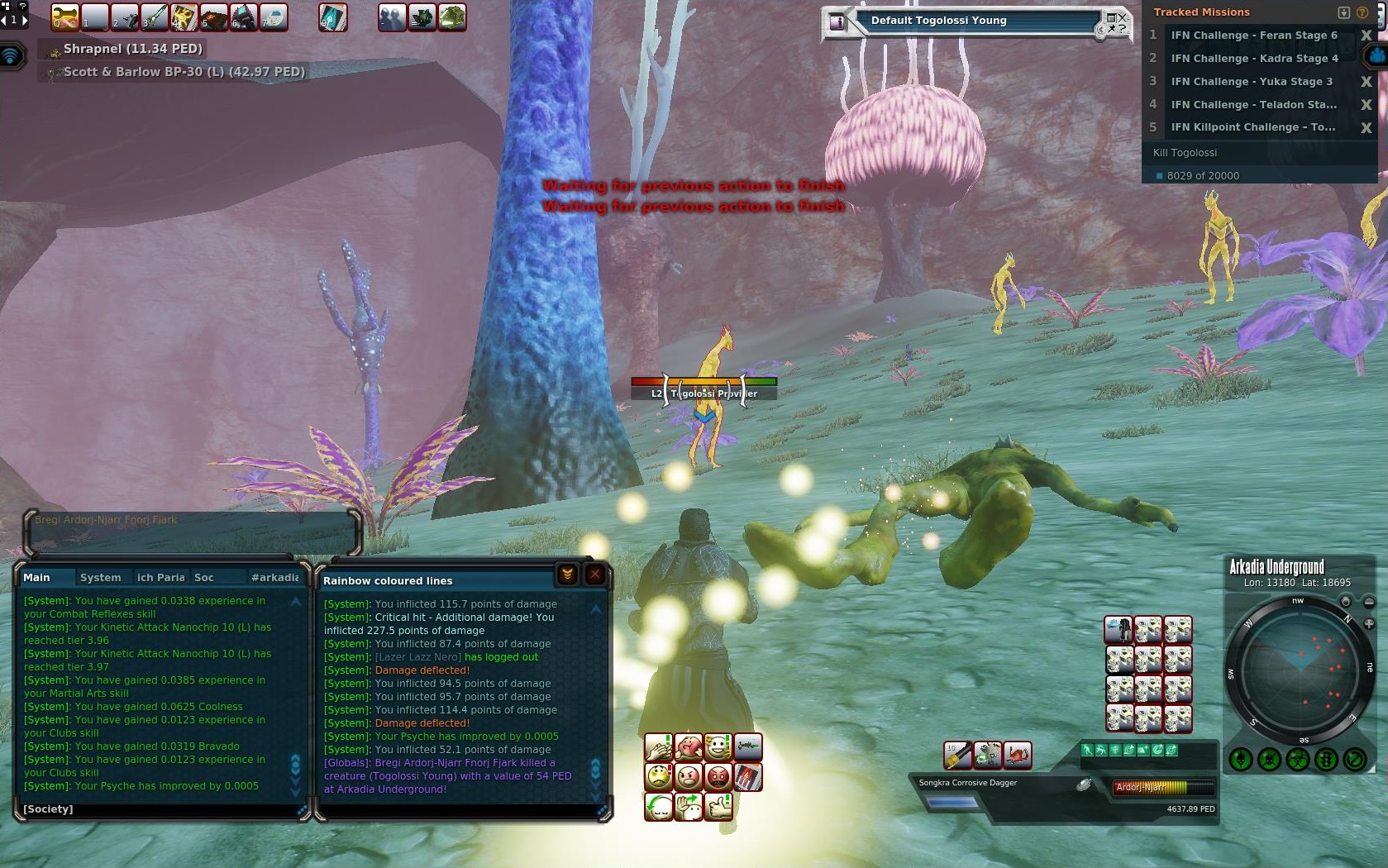Select the #arkadia chat channel tab
The height and width of the screenshot is (868, 1388).
[274, 578]
